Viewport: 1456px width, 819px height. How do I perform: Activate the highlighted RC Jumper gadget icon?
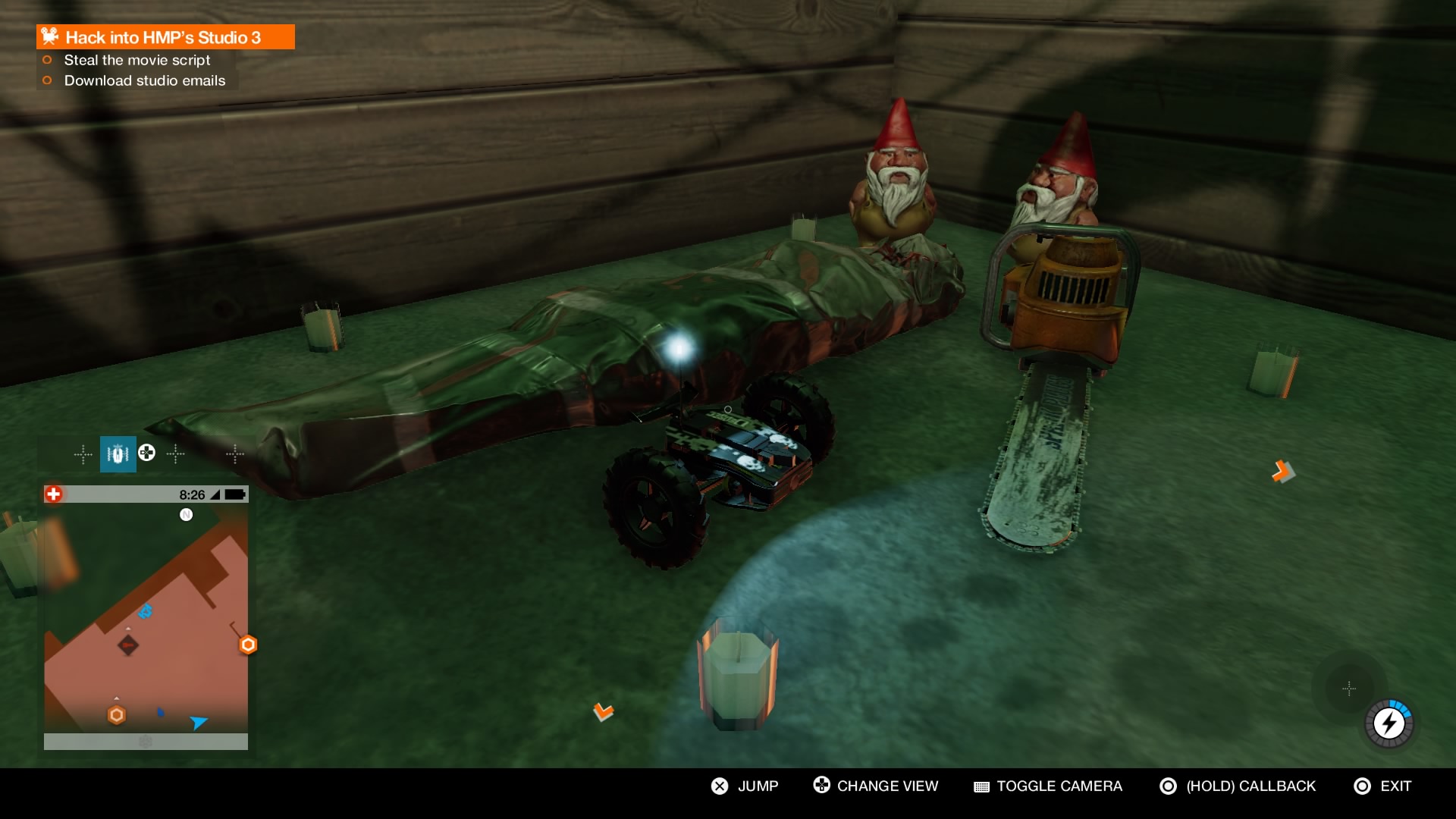pyautogui.click(x=118, y=454)
